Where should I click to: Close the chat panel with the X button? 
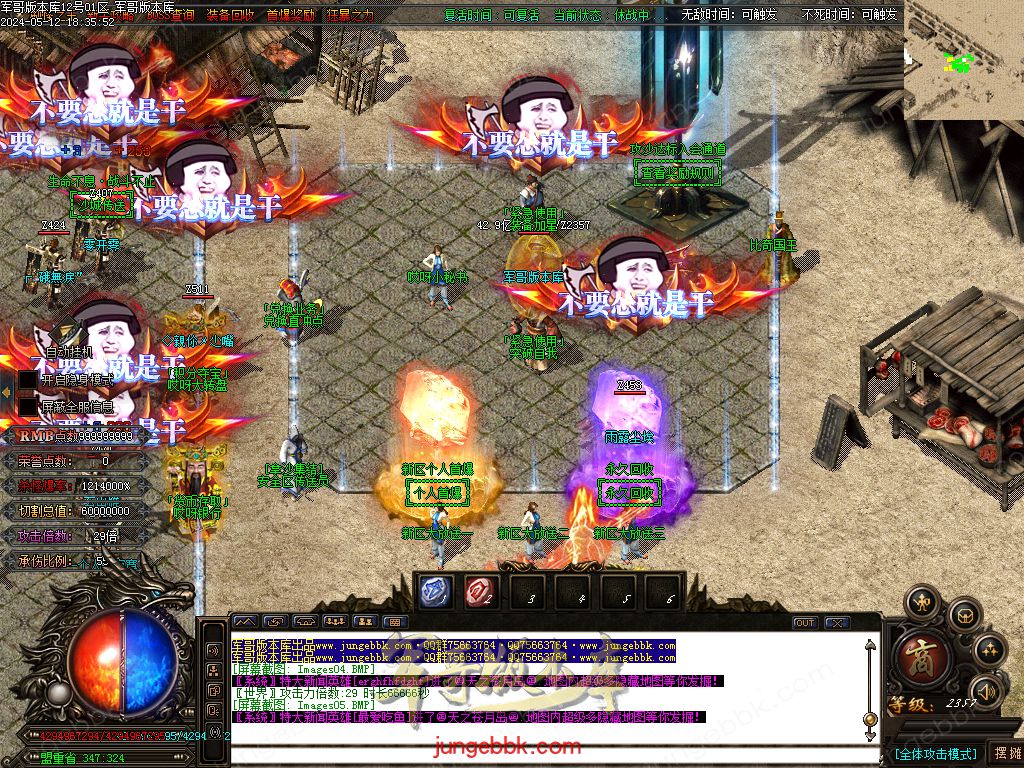tap(836, 622)
